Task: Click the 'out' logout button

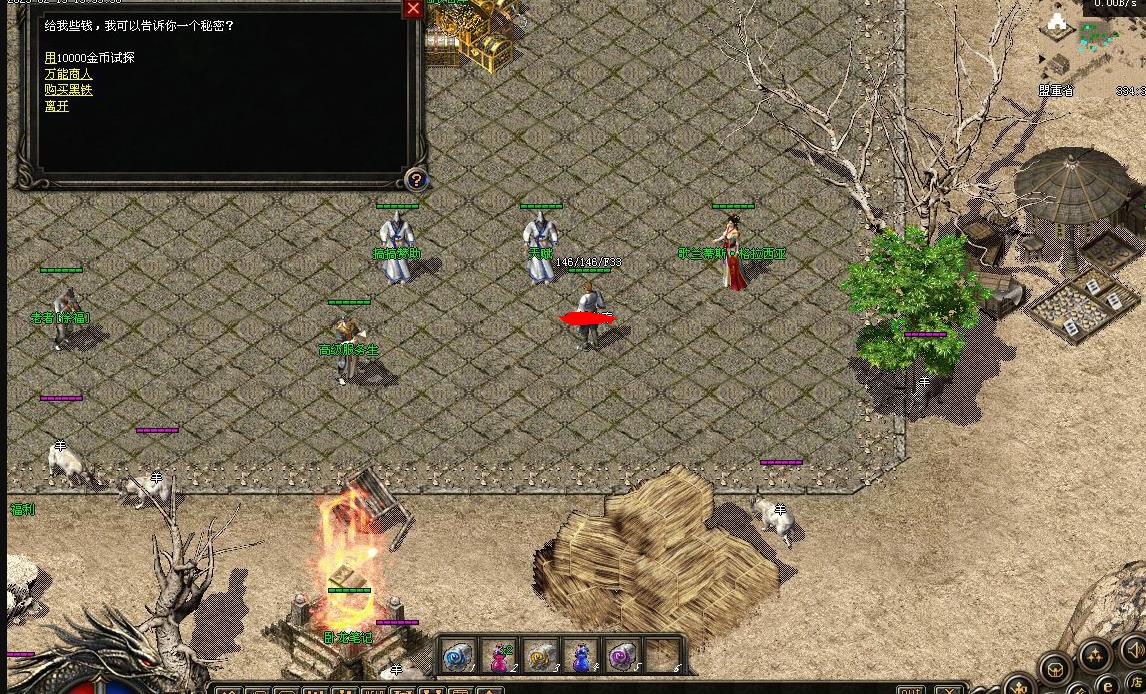Action: pos(910,689)
